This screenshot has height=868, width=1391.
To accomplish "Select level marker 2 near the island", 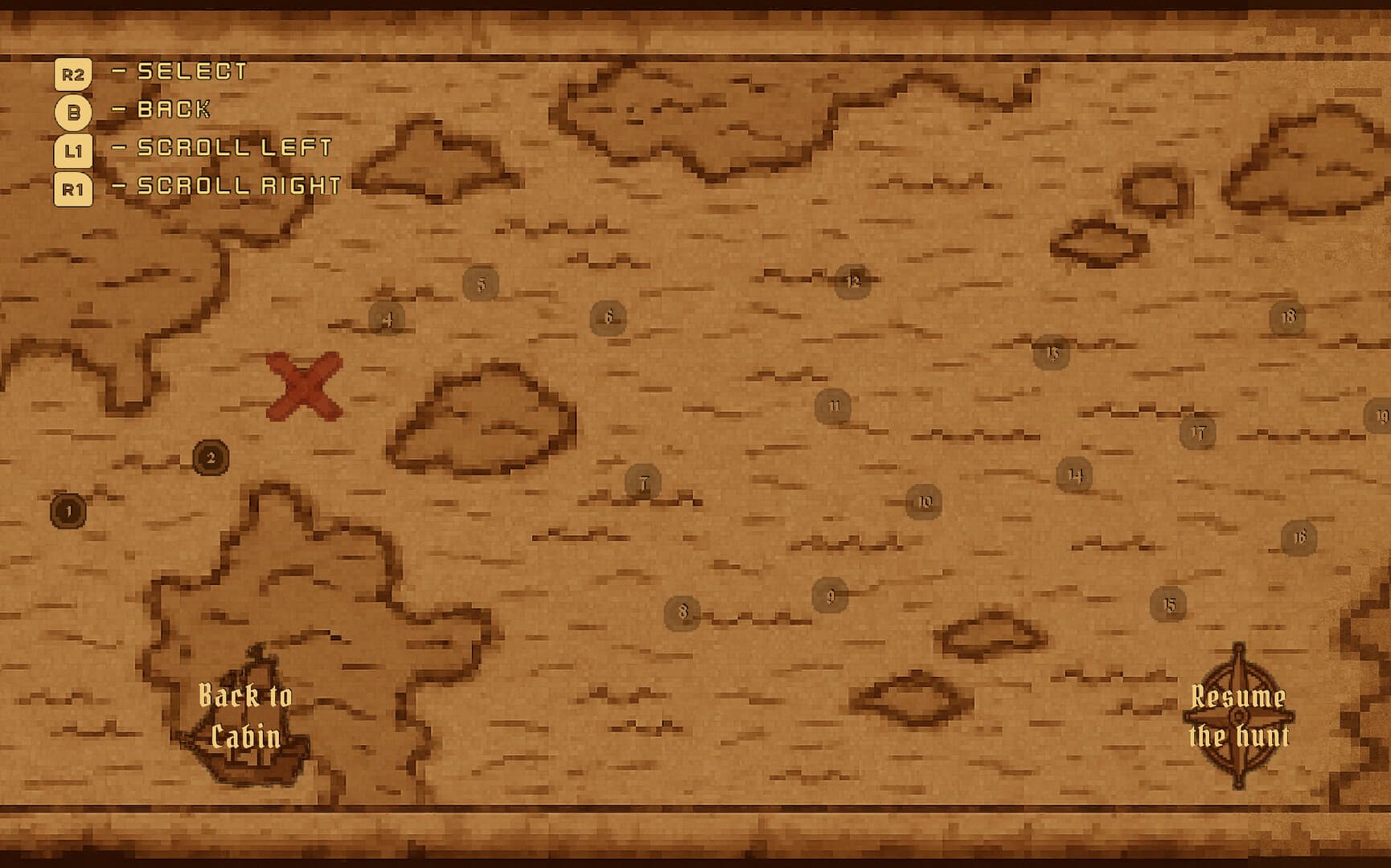I will pos(211,458).
